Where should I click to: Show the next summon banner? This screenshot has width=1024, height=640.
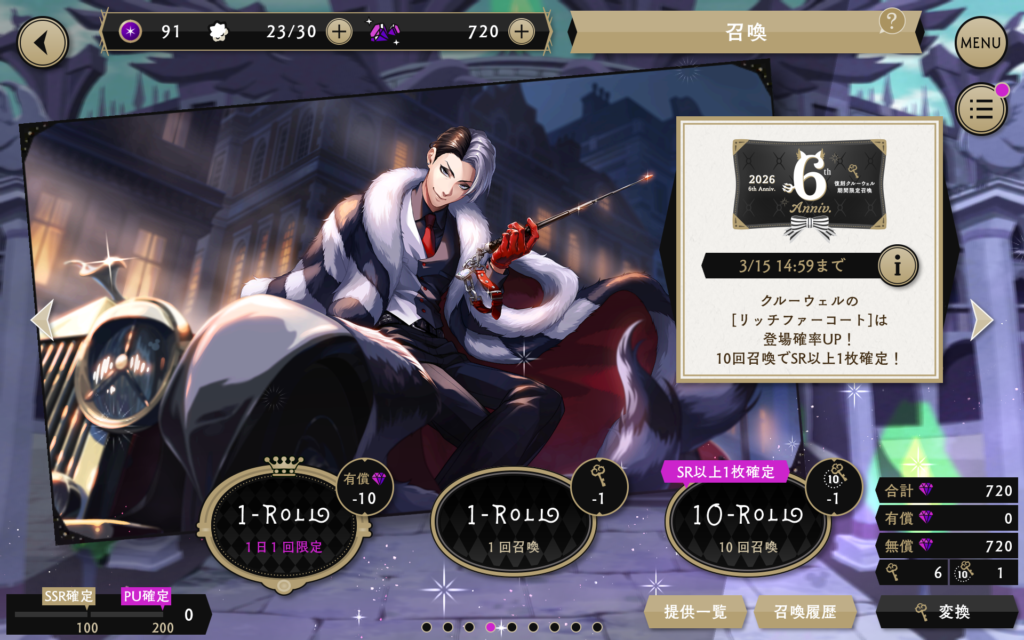coord(982,320)
